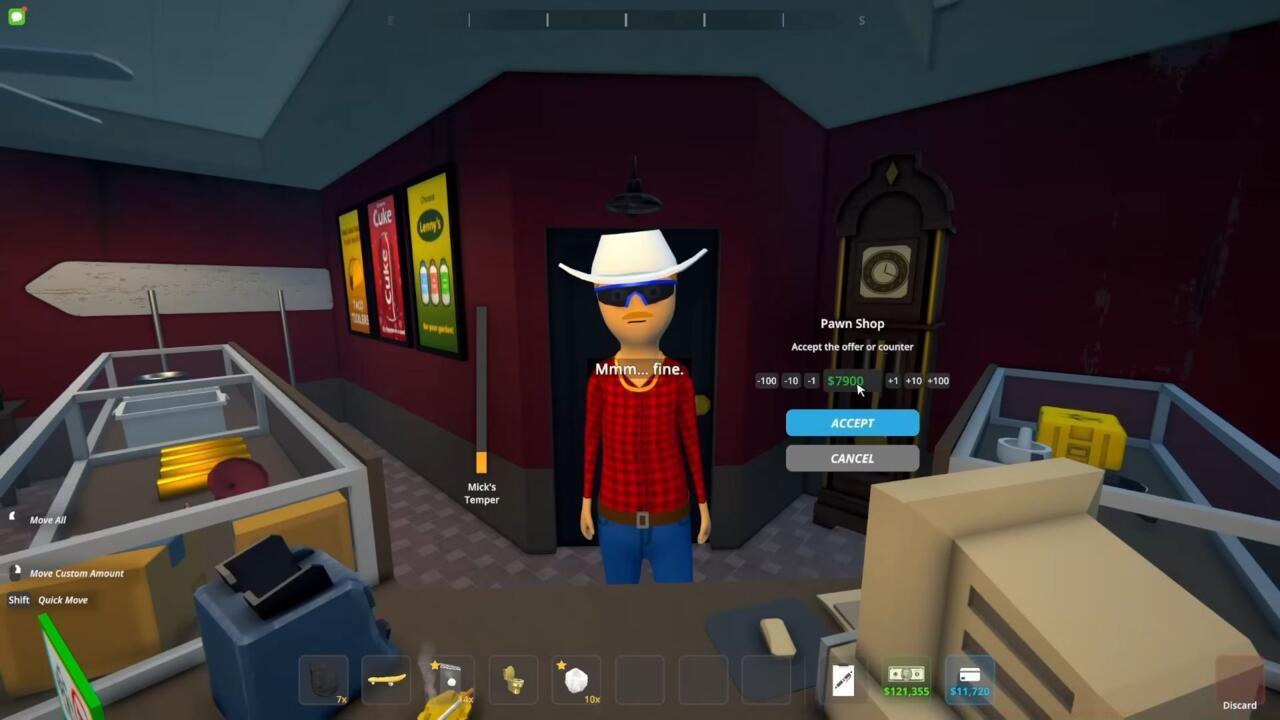Click the credit card icon showing $11,720

(968, 679)
